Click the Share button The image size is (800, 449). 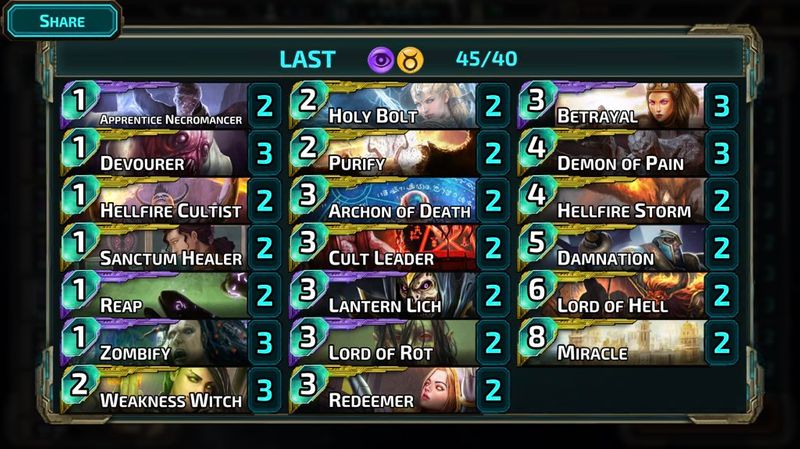pos(61,20)
